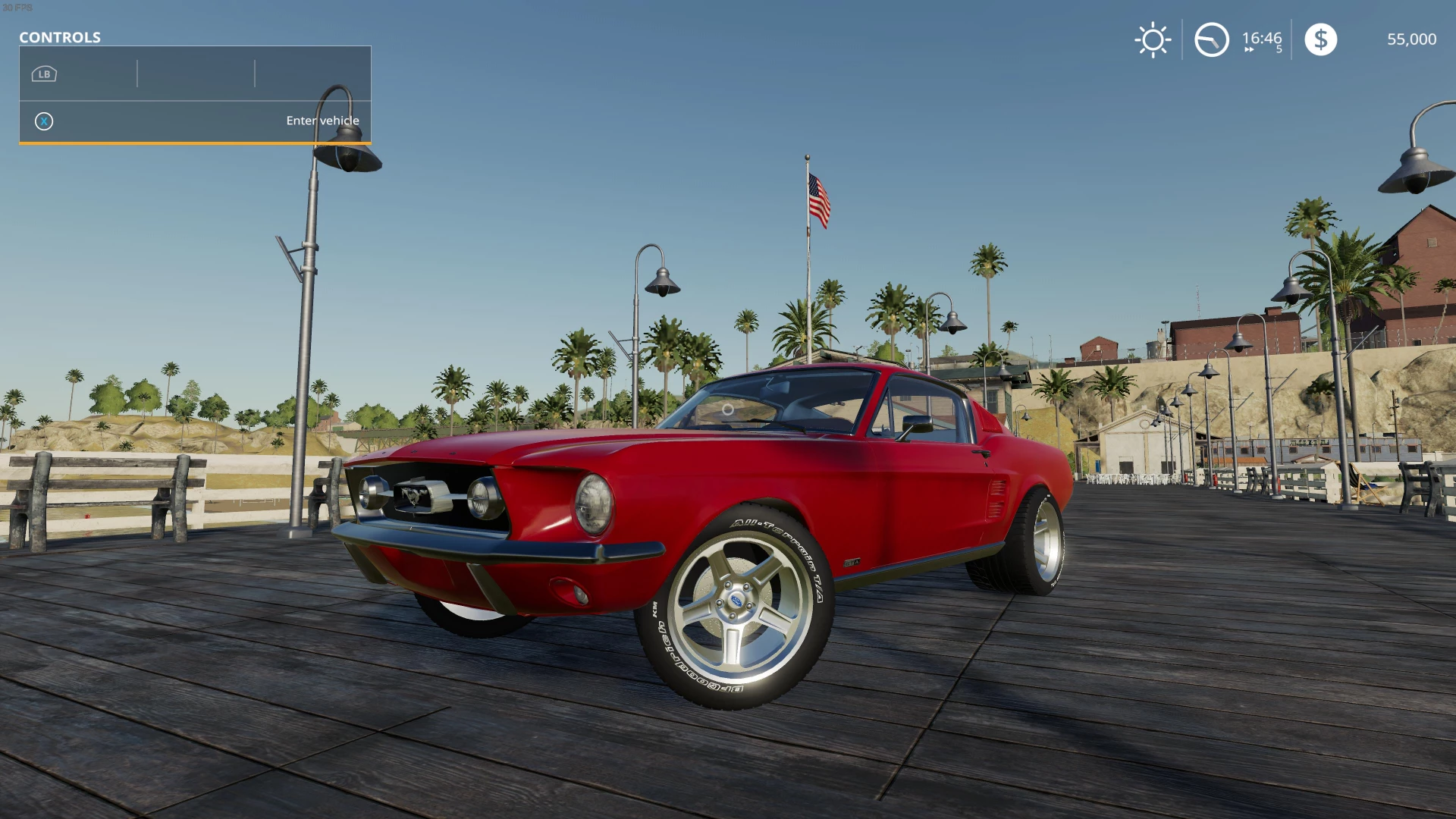Click the time speed multiplier 5 indicator
The image size is (1456, 819).
(1278, 50)
